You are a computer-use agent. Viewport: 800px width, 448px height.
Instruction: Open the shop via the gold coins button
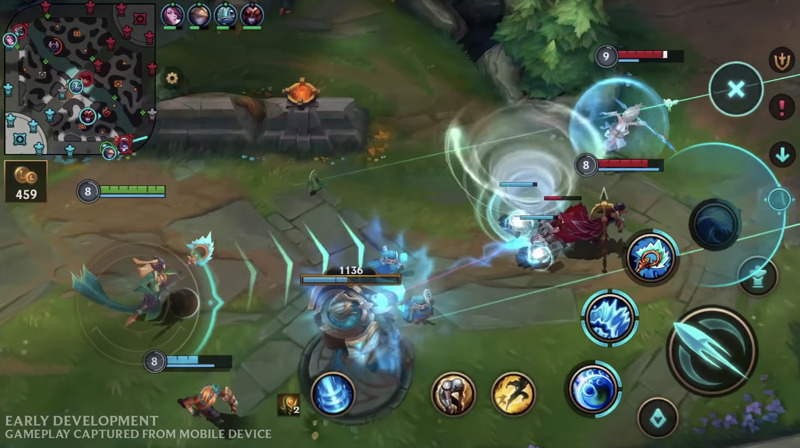(25, 180)
